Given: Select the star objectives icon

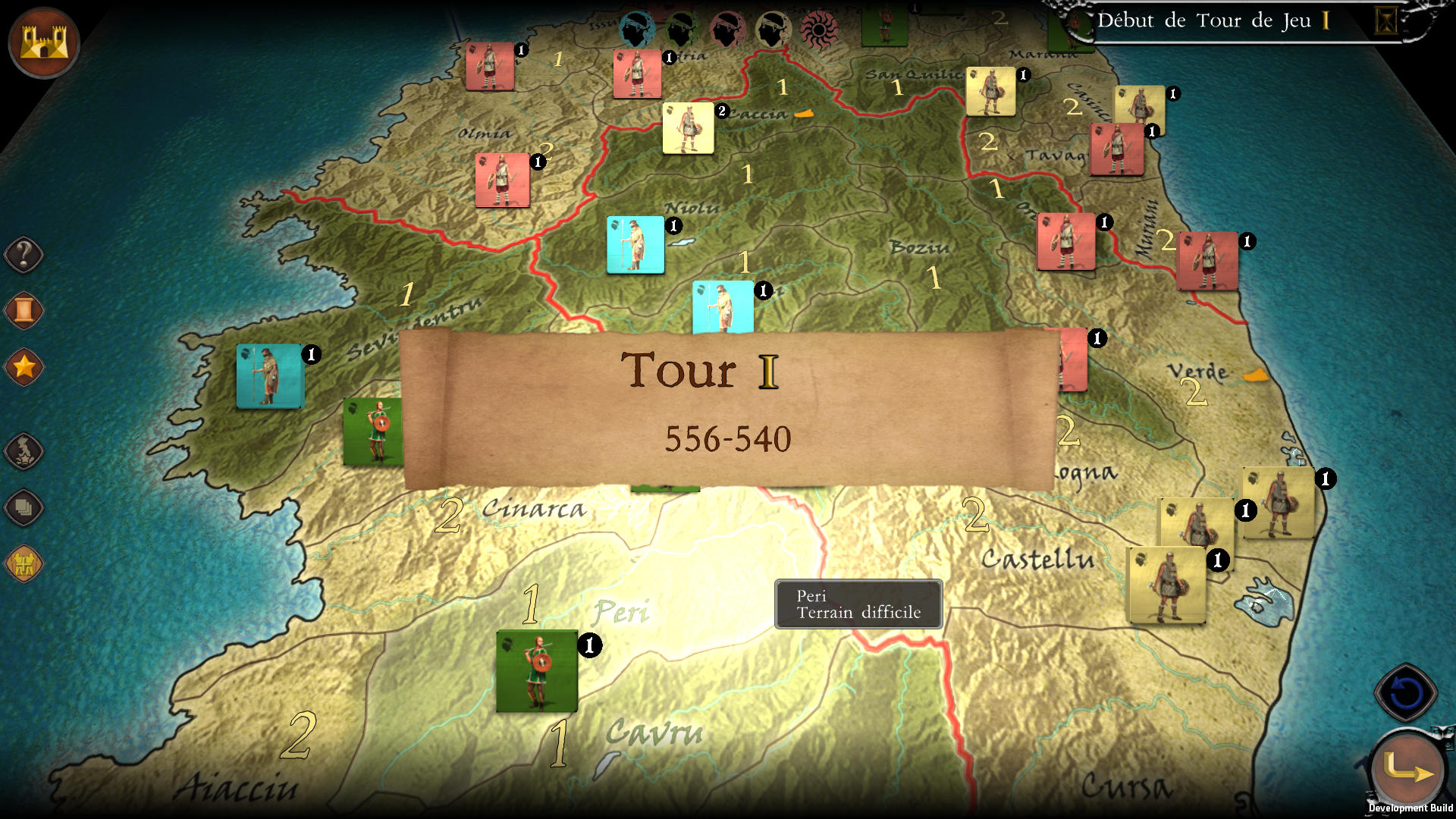Looking at the screenshot, I should pyautogui.click(x=24, y=366).
